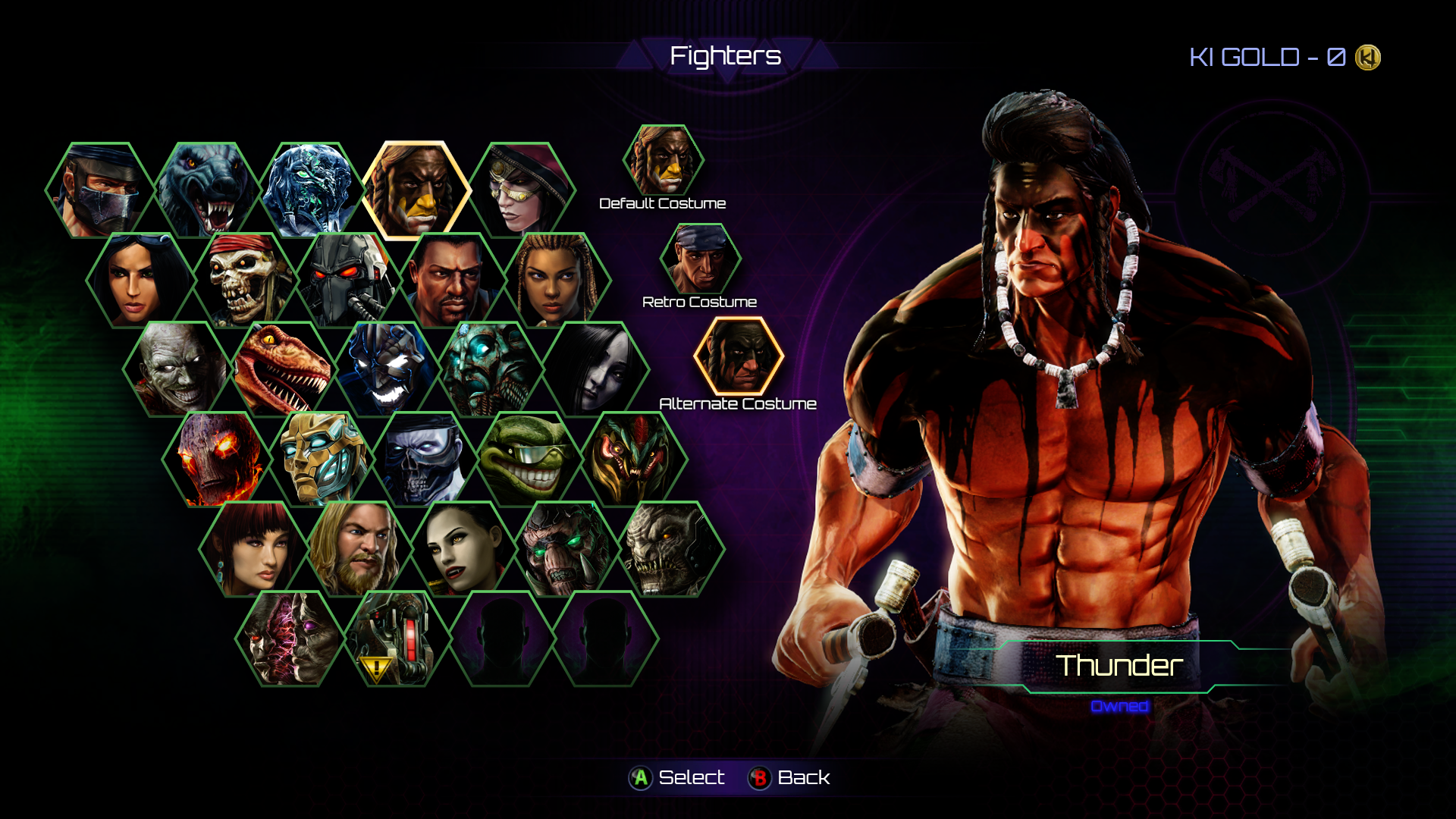Pick the skeleton pirate Spinal portrait
1456x819 pixels.
click(x=244, y=281)
